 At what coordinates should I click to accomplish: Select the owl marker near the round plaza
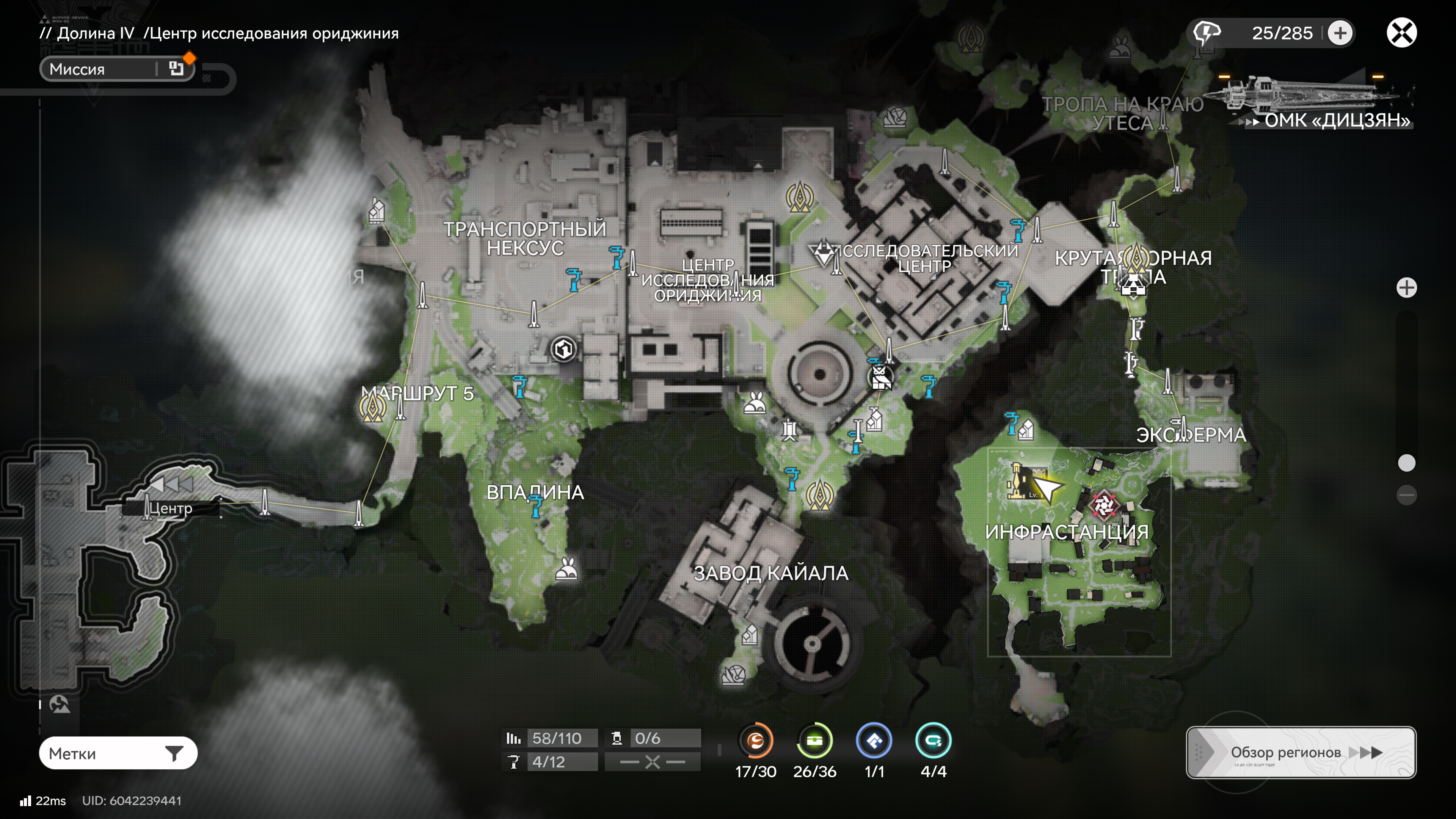(880, 377)
